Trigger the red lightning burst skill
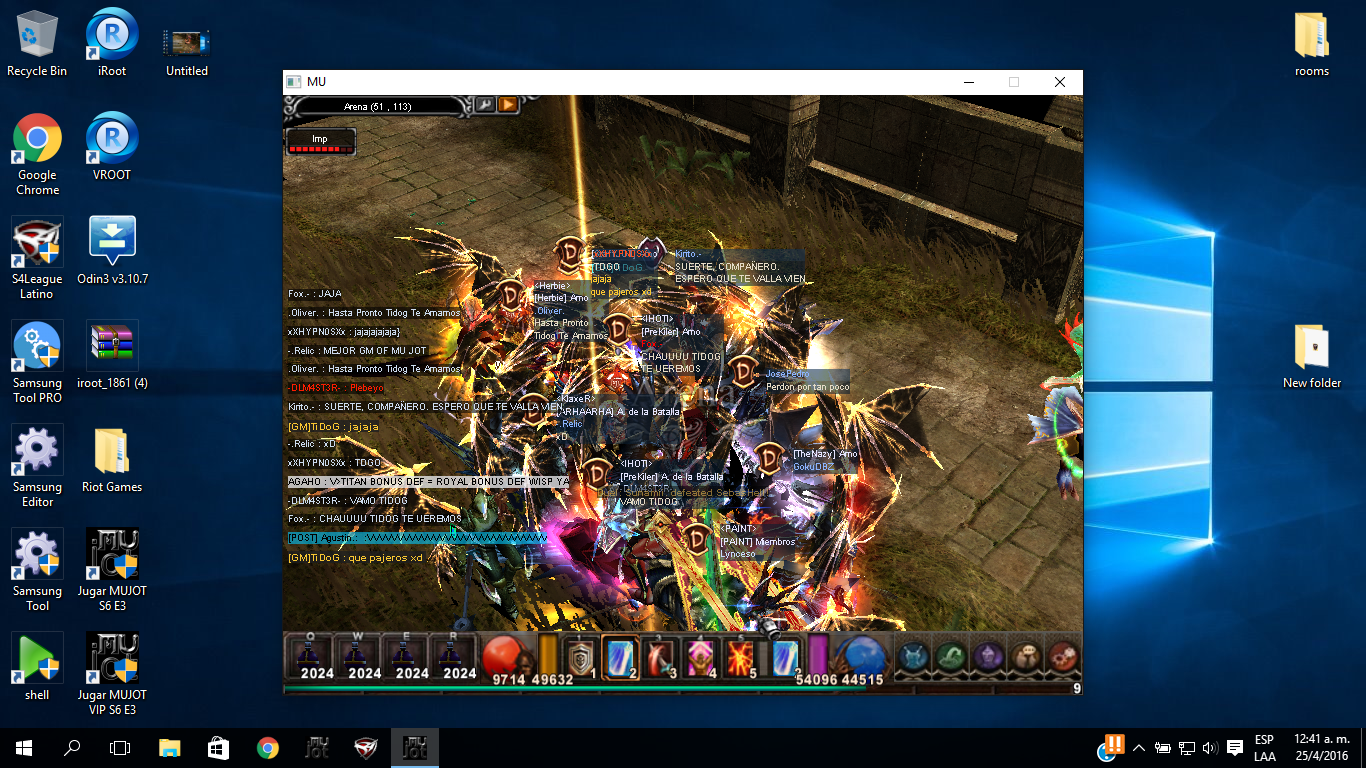 tap(741, 657)
